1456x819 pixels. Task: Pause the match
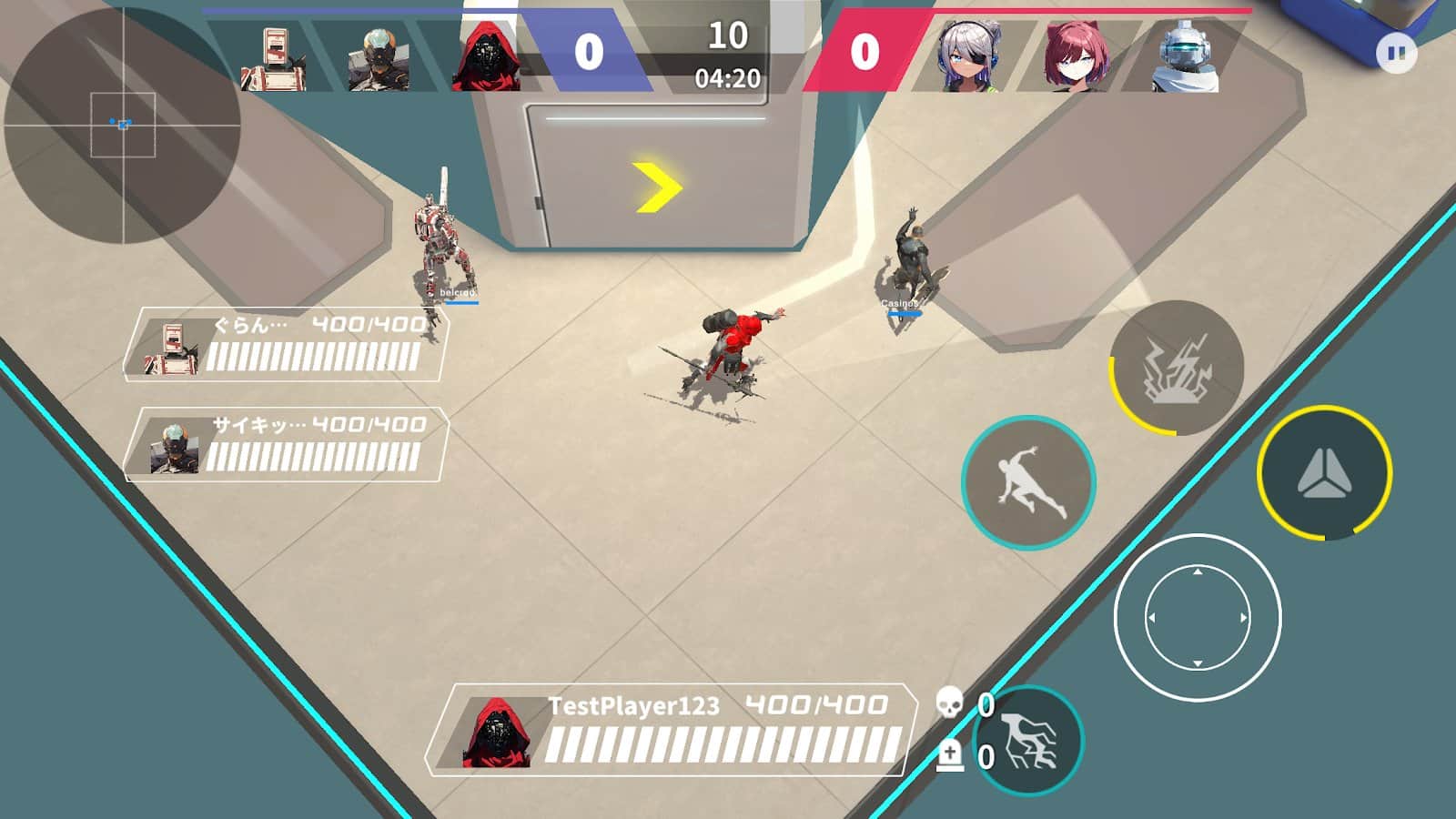(1396, 52)
